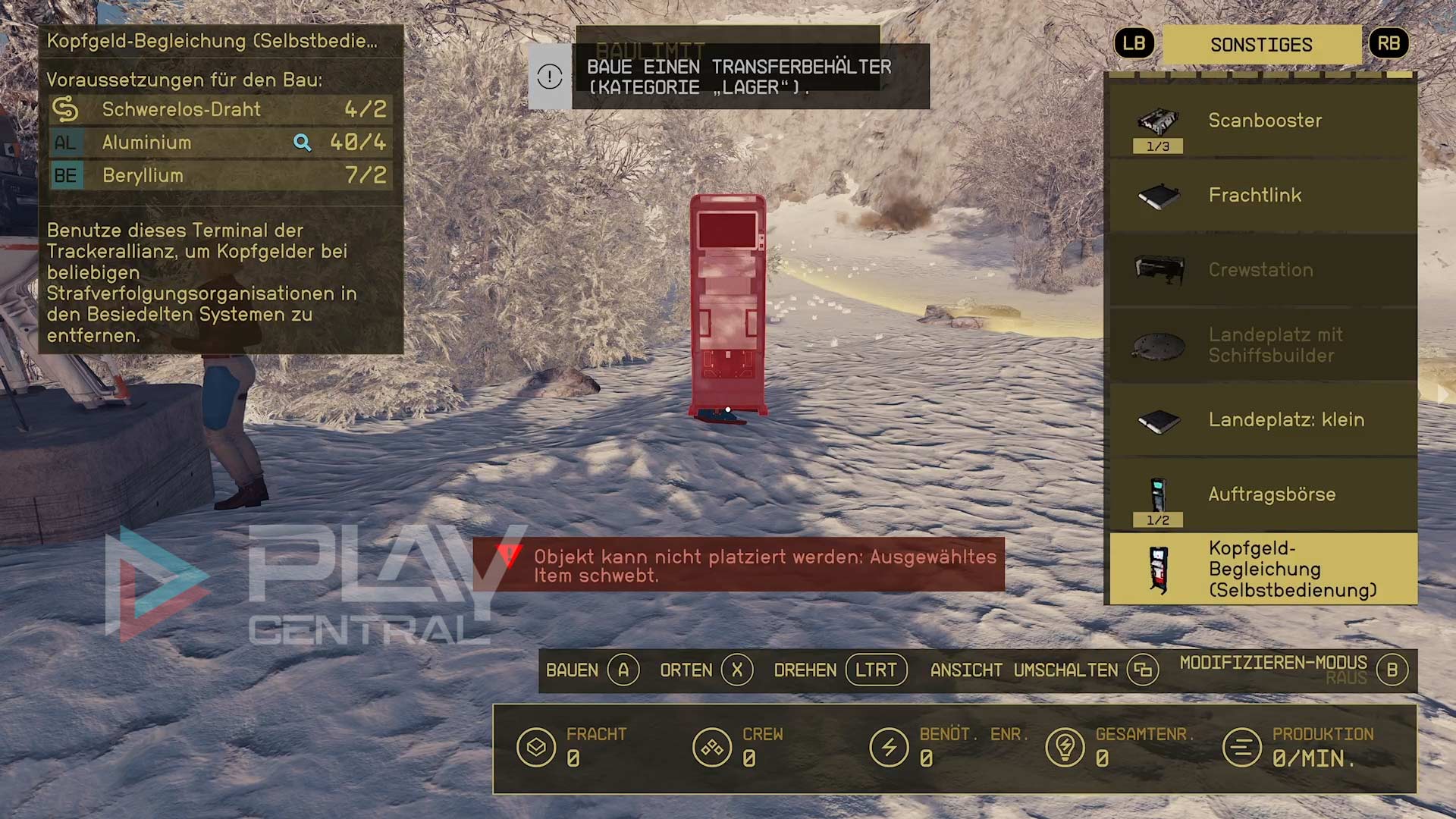The height and width of the screenshot is (819, 1456).
Task: Select the Scanbooster build item
Action: 1263,121
